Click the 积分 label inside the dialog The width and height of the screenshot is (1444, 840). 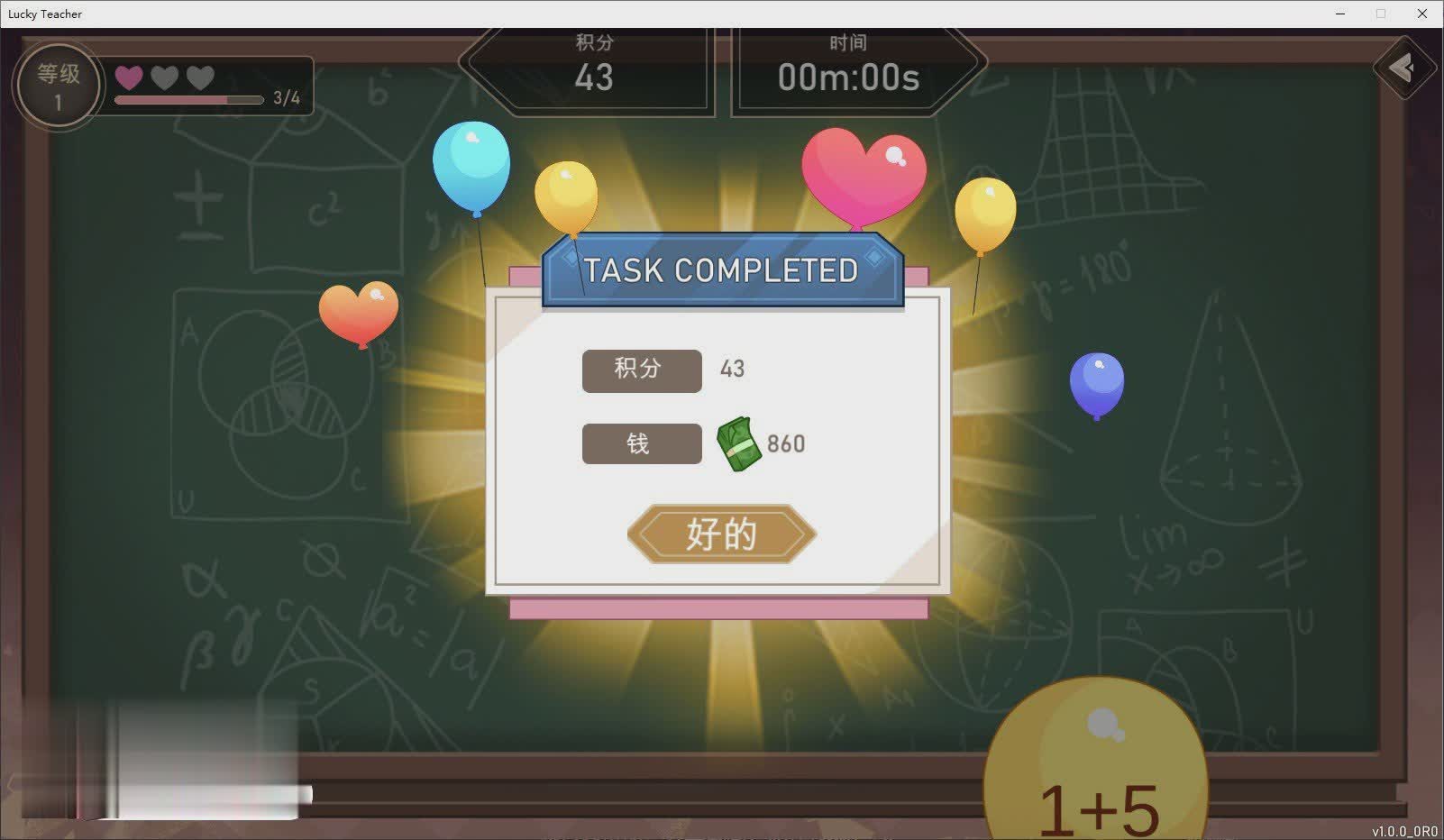click(642, 370)
